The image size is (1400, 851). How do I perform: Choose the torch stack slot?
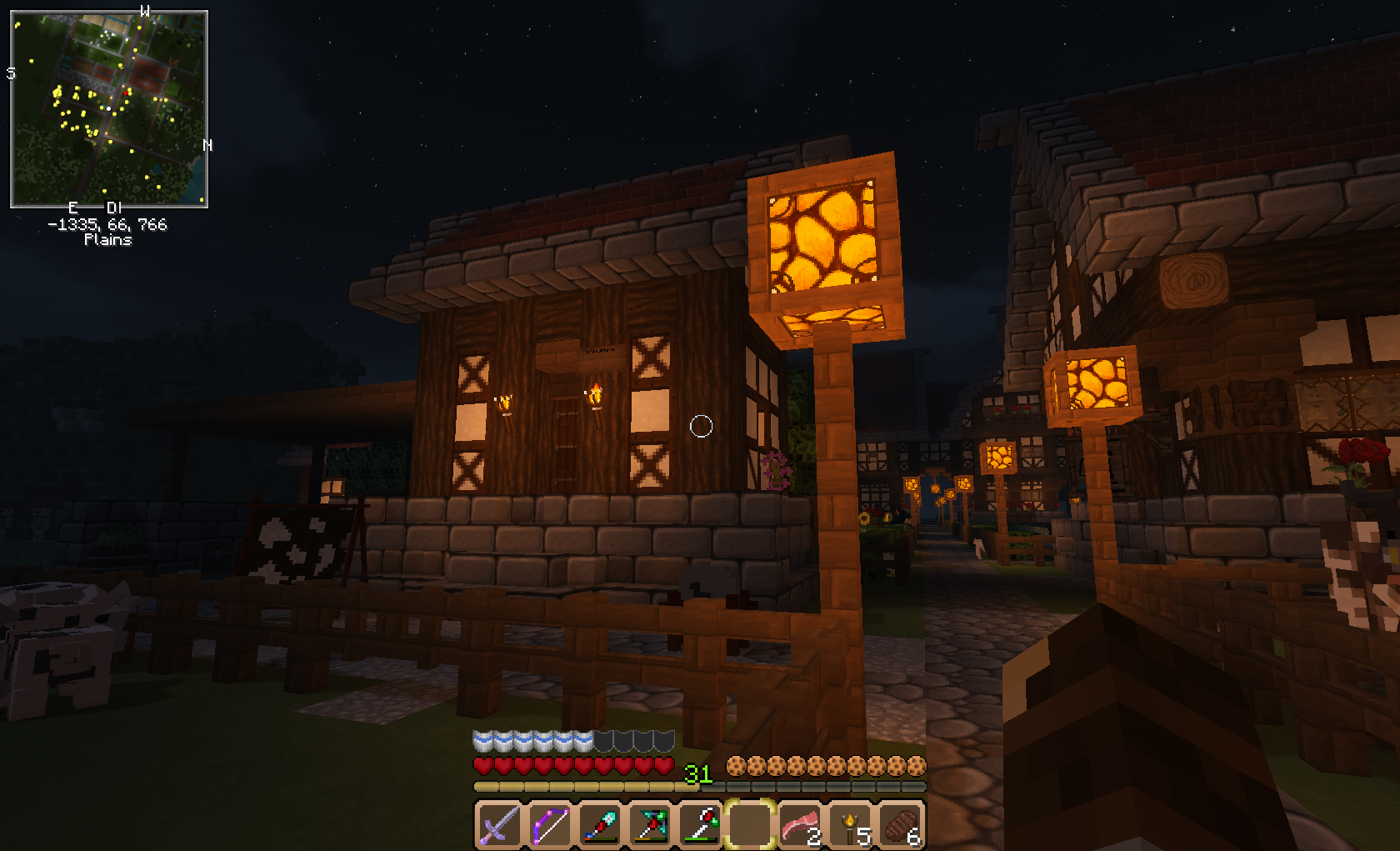851,826
